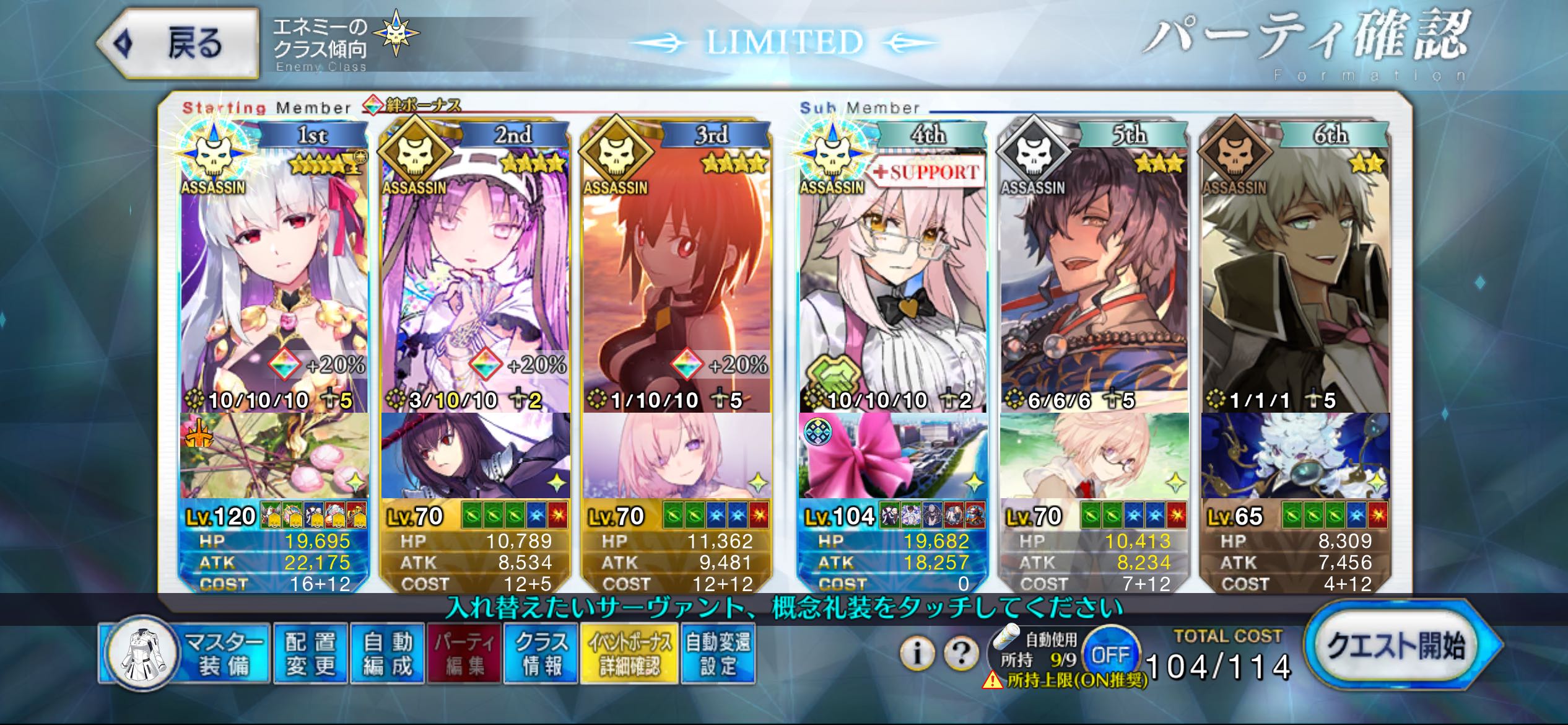Select the 4th slot SUPPORT servant card
Screen dimensions: 1568x725
[x=892, y=279]
